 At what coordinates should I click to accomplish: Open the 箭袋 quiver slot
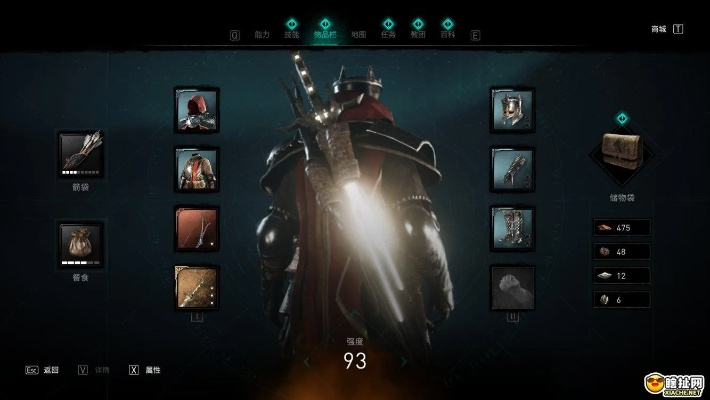[81, 153]
